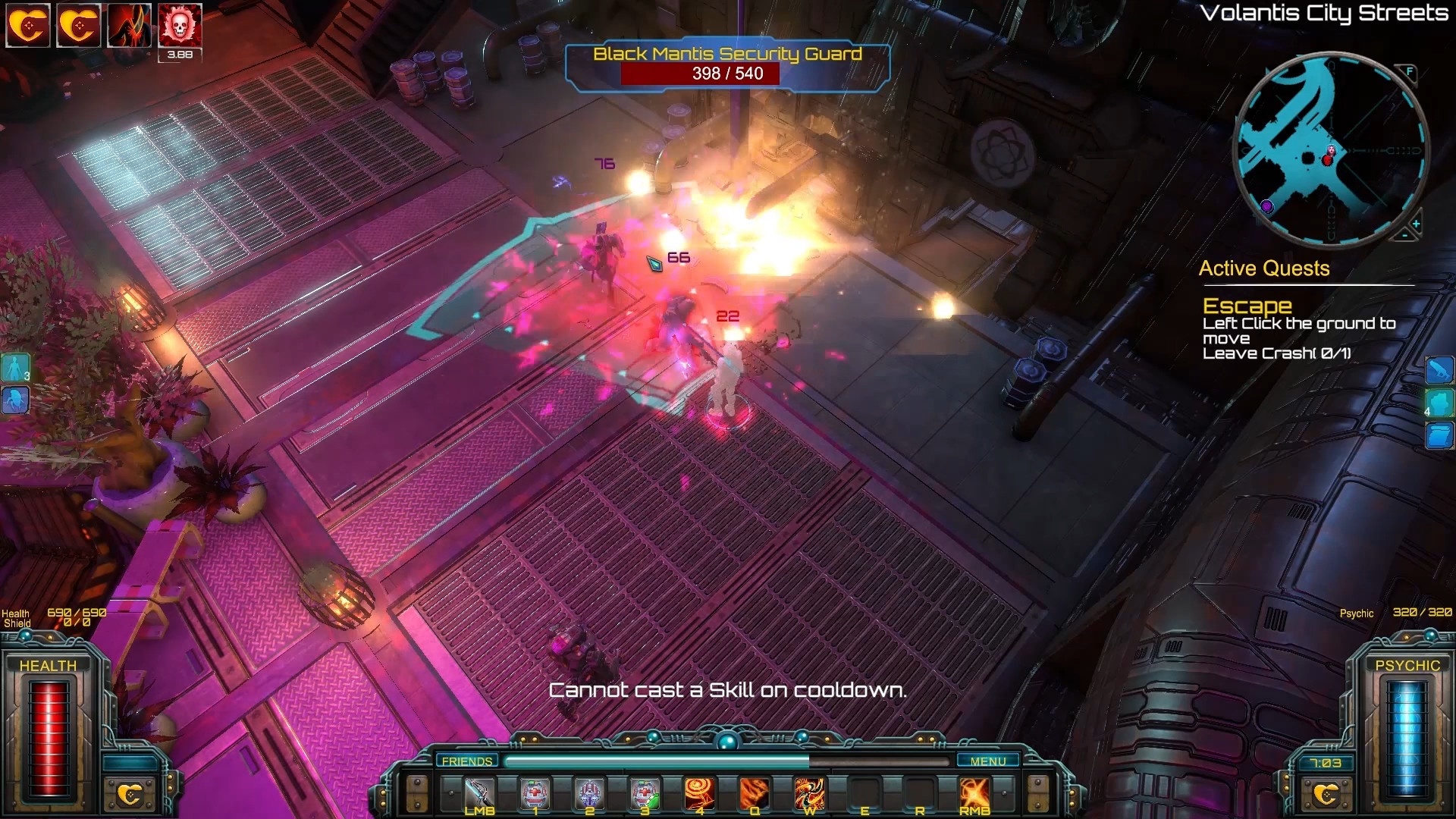
Task: Zoom in the minimap with plus button
Action: tap(1416, 224)
